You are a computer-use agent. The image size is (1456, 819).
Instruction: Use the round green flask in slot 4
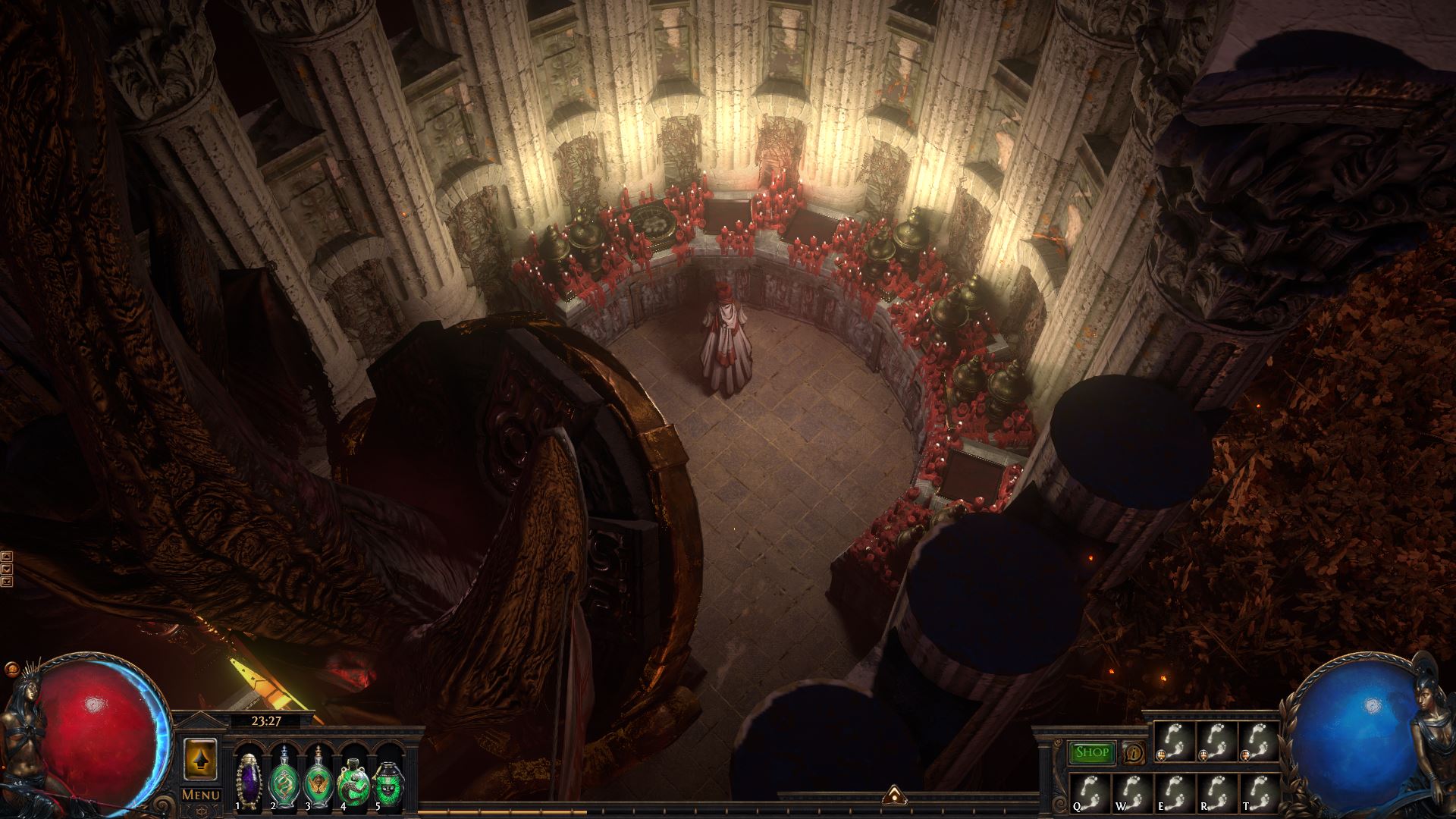pos(353,777)
